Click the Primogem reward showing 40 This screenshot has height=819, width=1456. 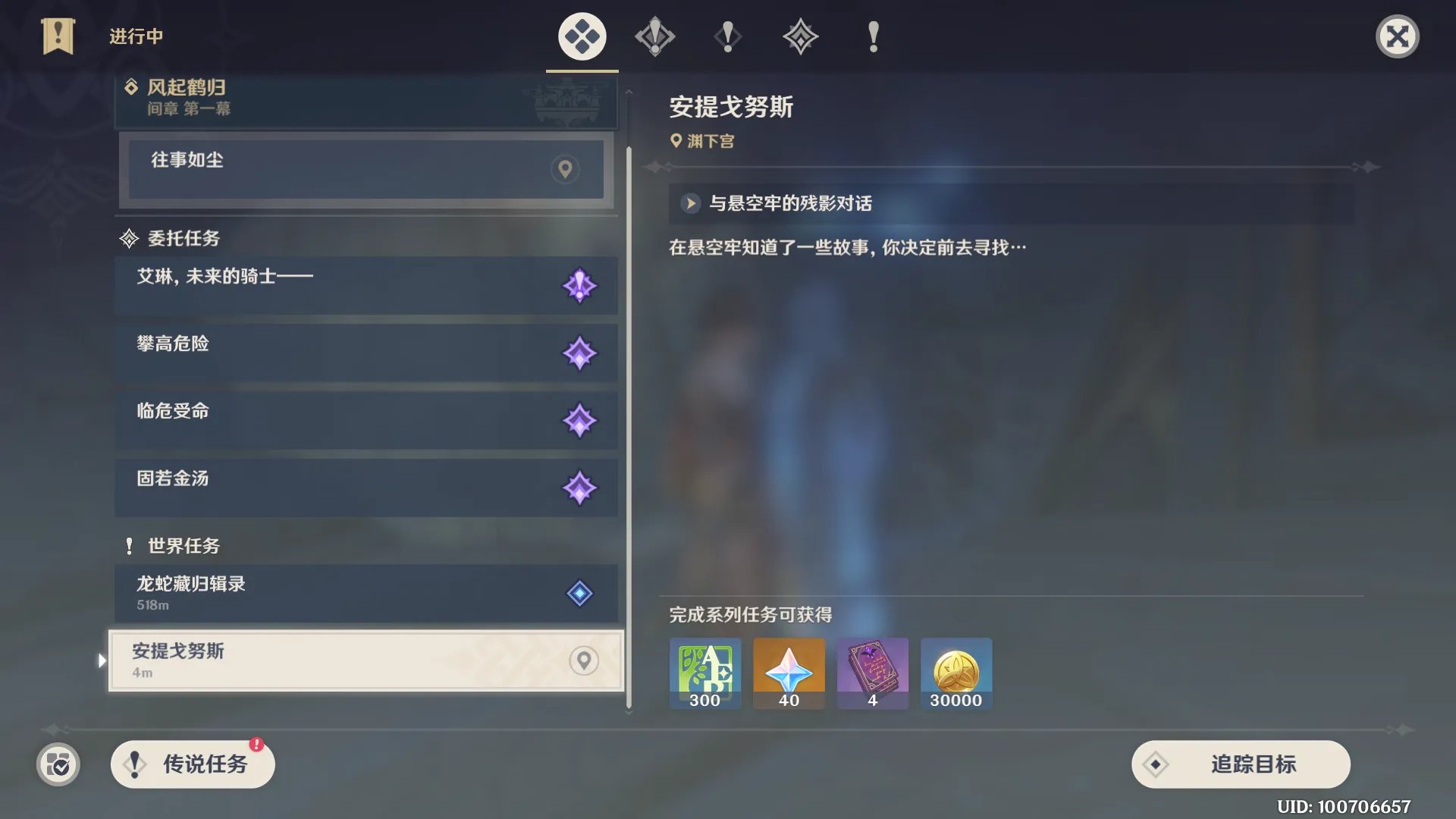point(788,673)
